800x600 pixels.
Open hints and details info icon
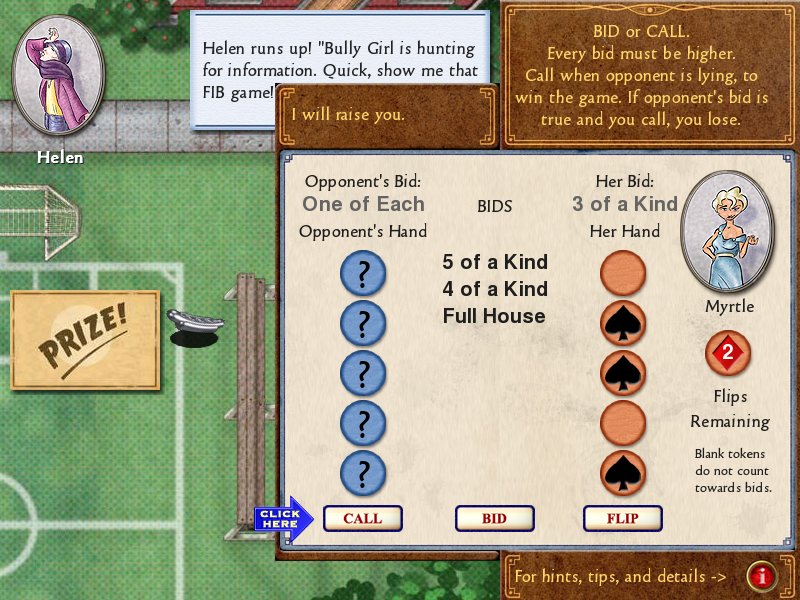coord(762,576)
